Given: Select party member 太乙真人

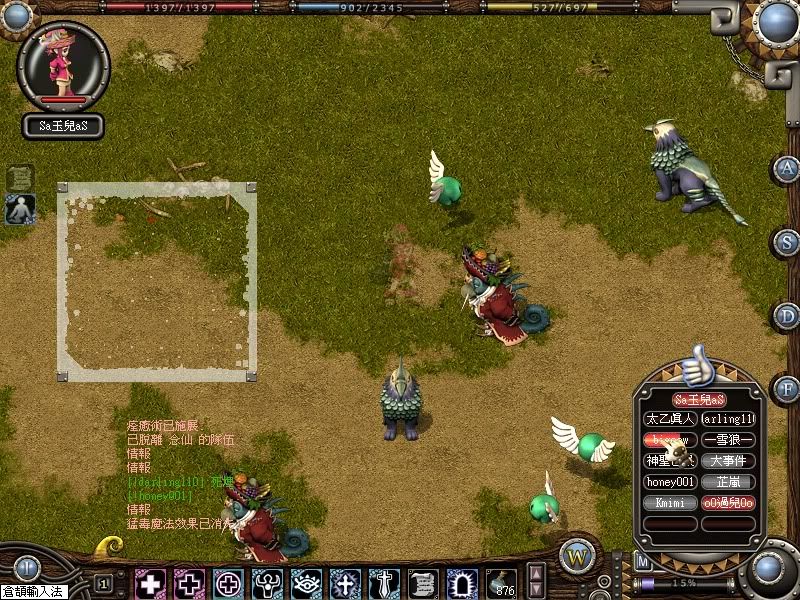Looking at the screenshot, I should [669, 419].
